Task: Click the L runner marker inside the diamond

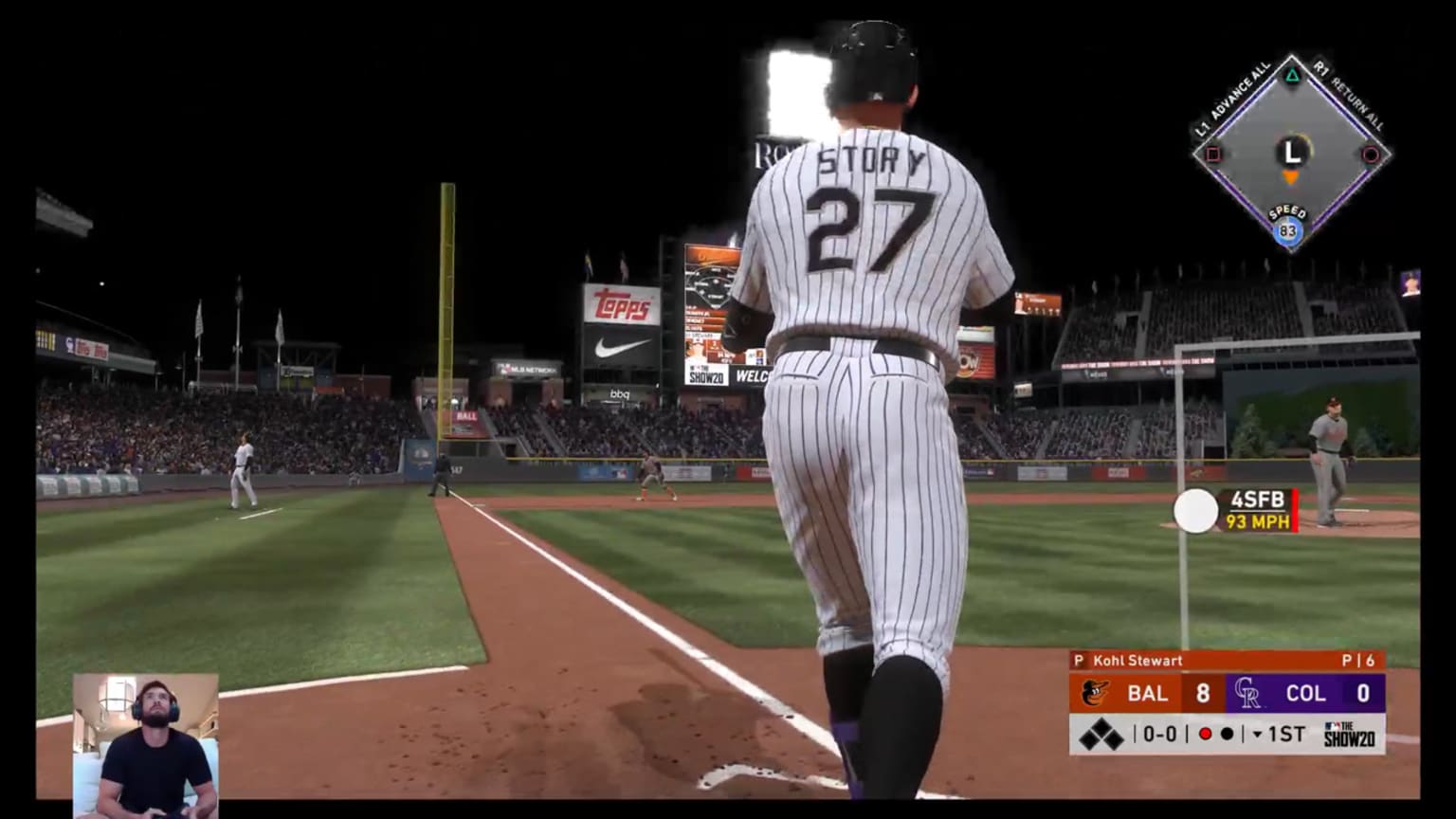Action: coord(1291,152)
